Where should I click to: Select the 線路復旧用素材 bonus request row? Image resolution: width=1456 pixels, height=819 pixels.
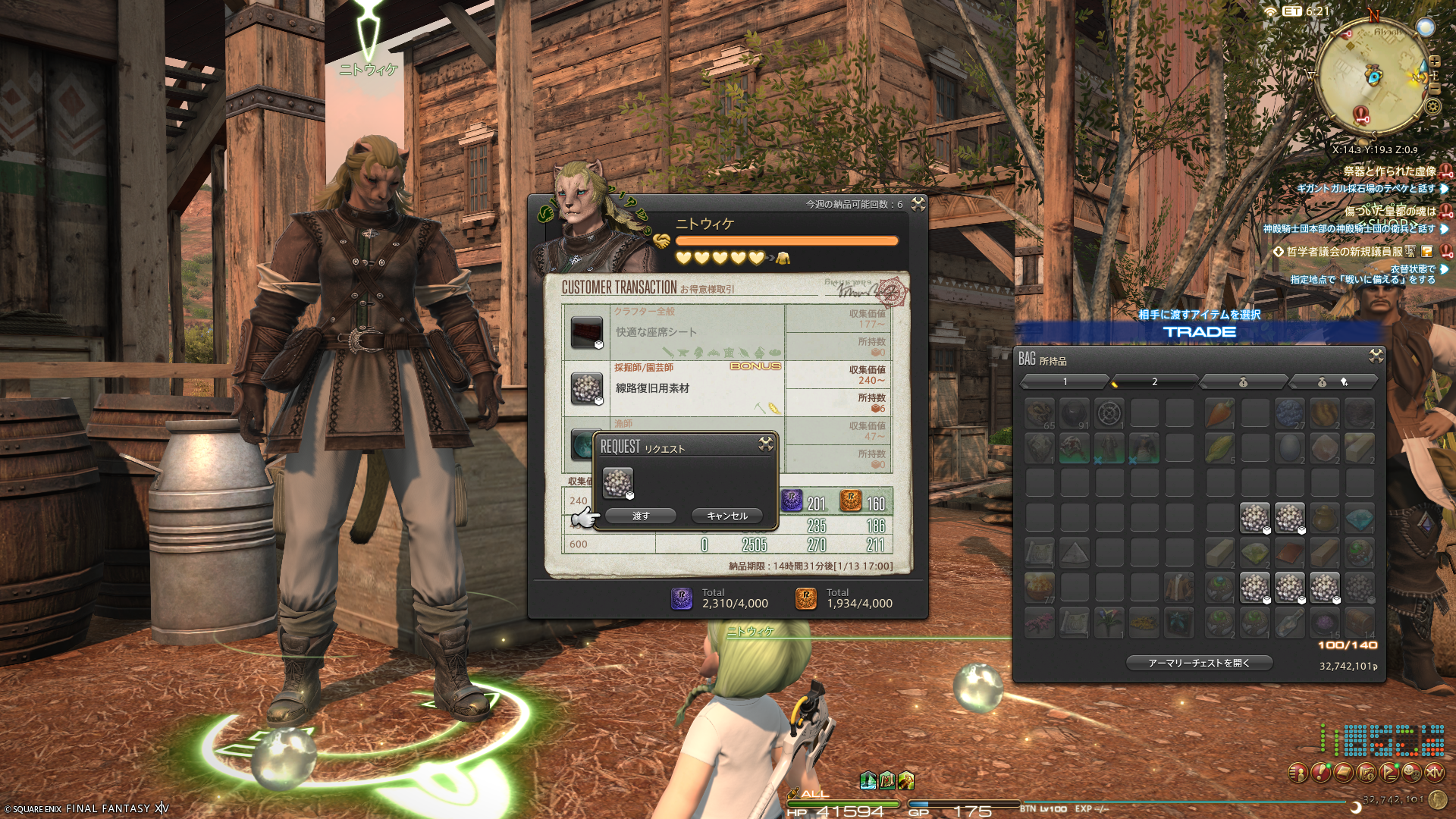tap(673, 388)
